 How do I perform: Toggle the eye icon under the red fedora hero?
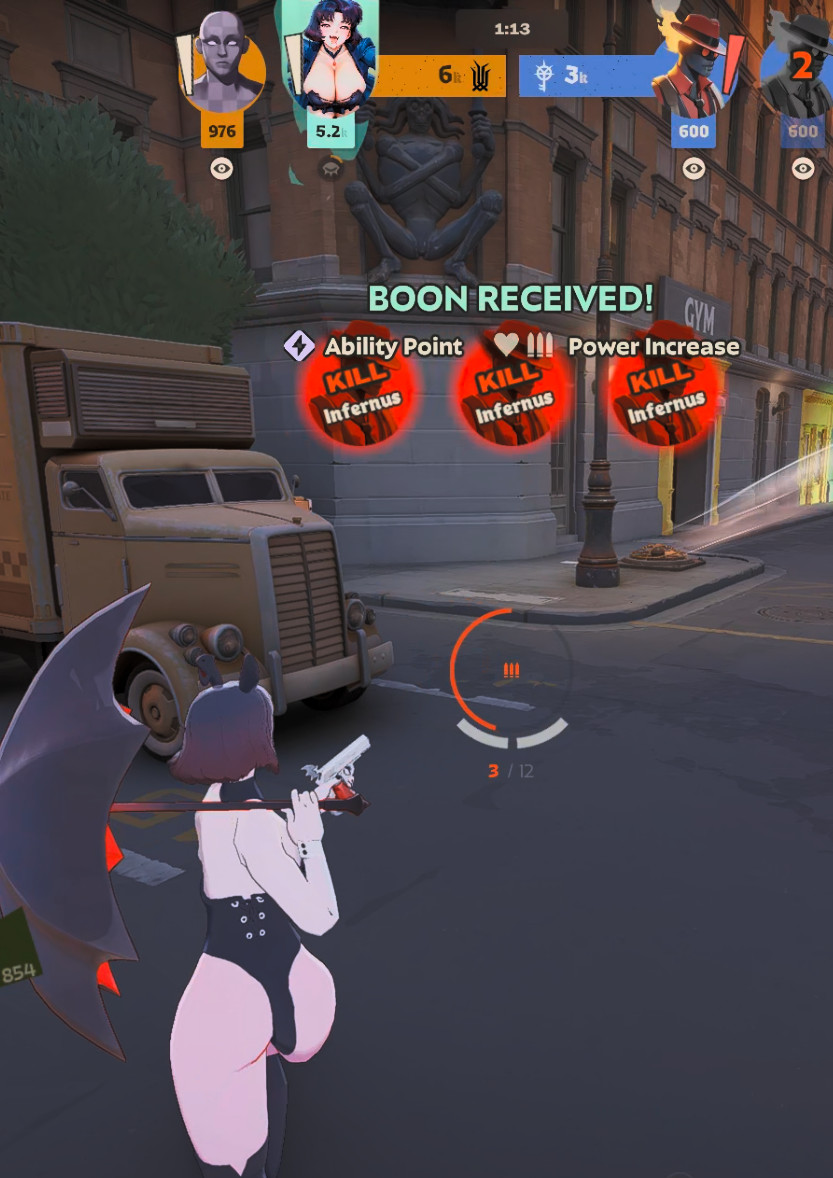pos(693,169)
